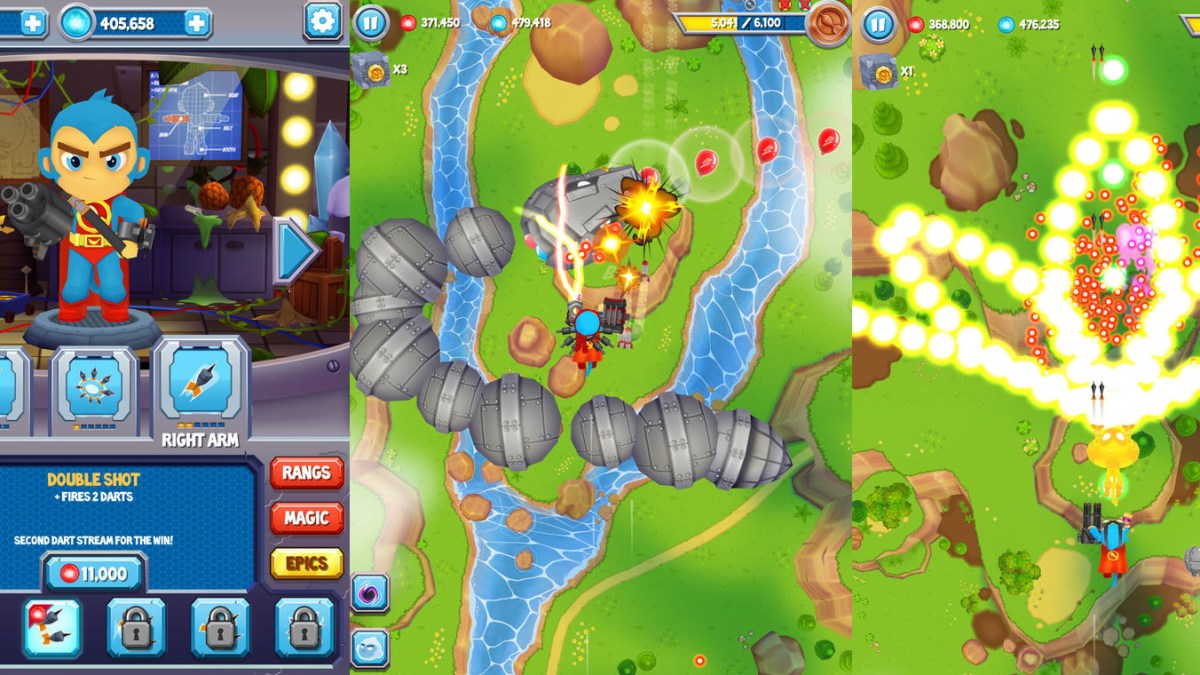
Task: Tap the crate icon marked X1
Action: pos(877,71)
